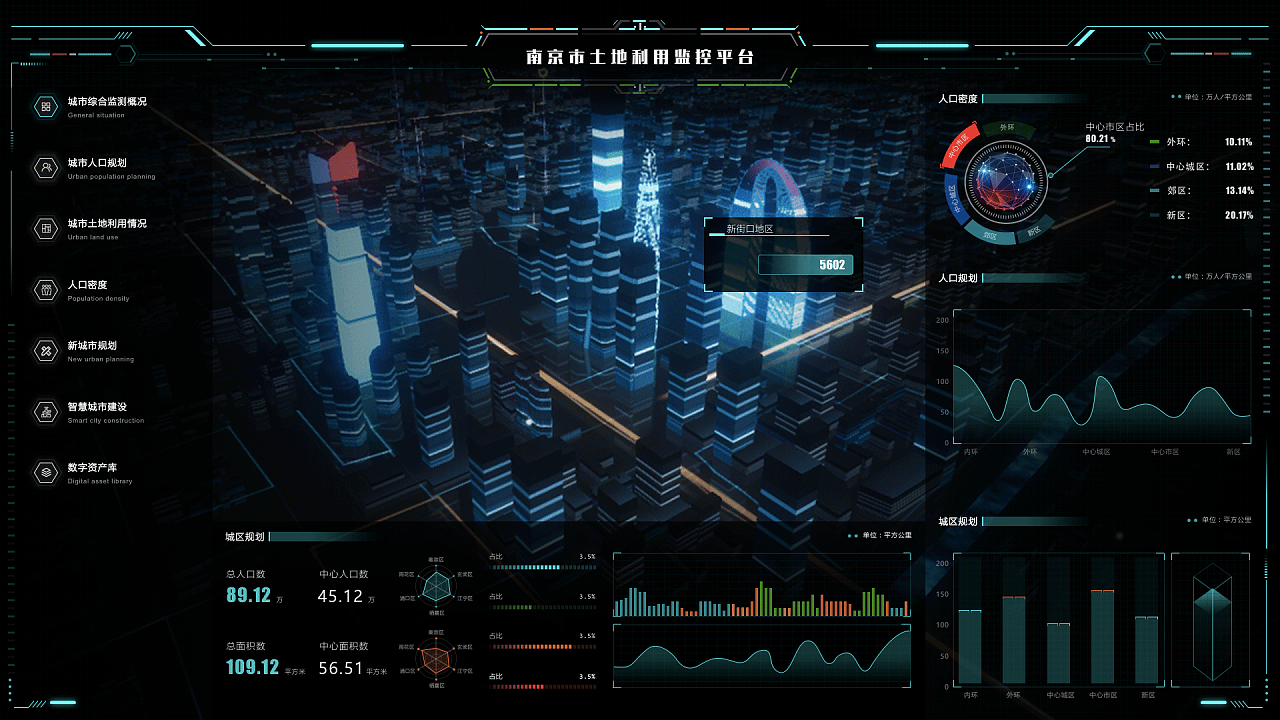The image size is (1280, 720).
Task: Open the 智慧城市建设 smart city icon
Action: [46, 411]
